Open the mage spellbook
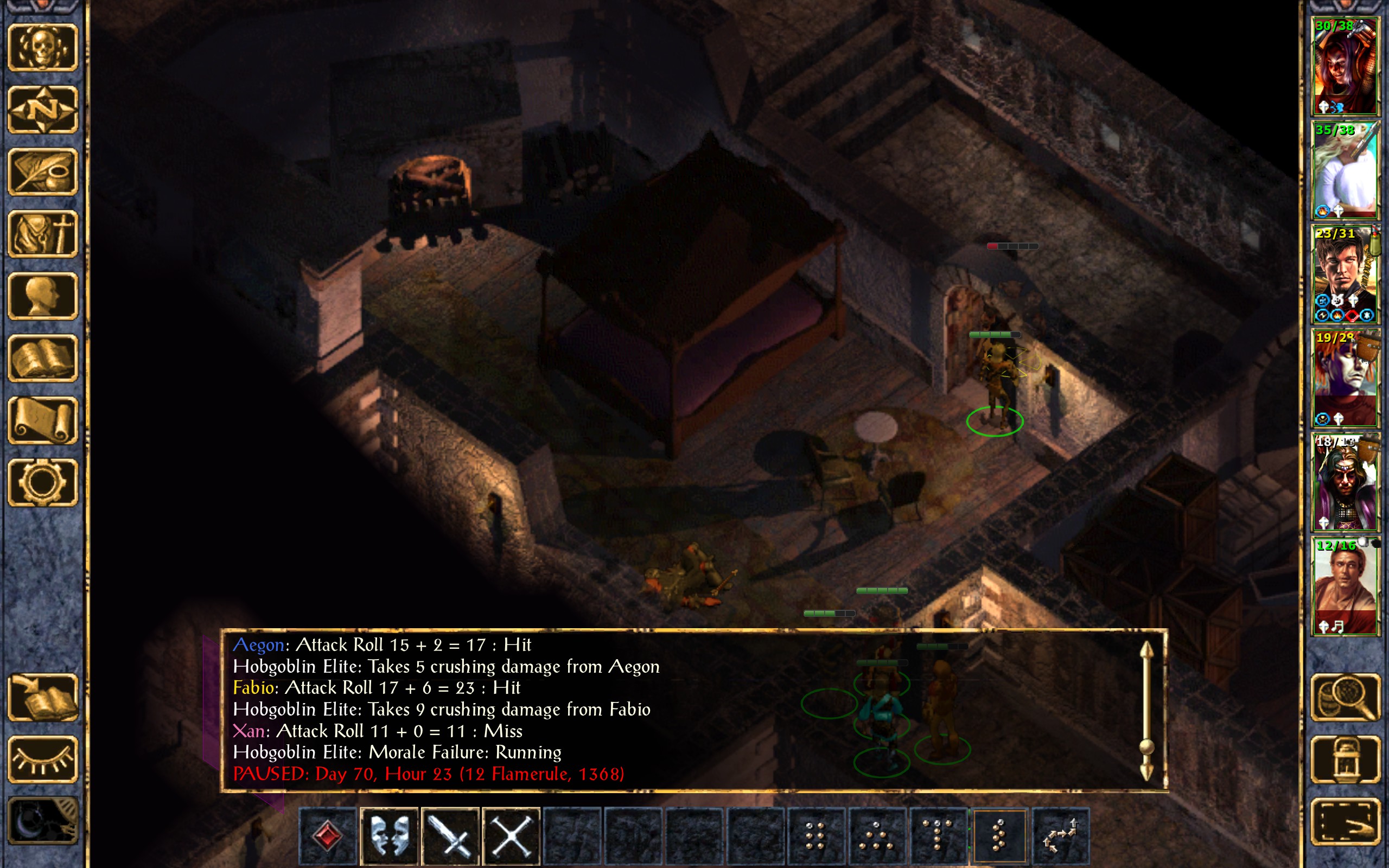 tap(43, 358)
